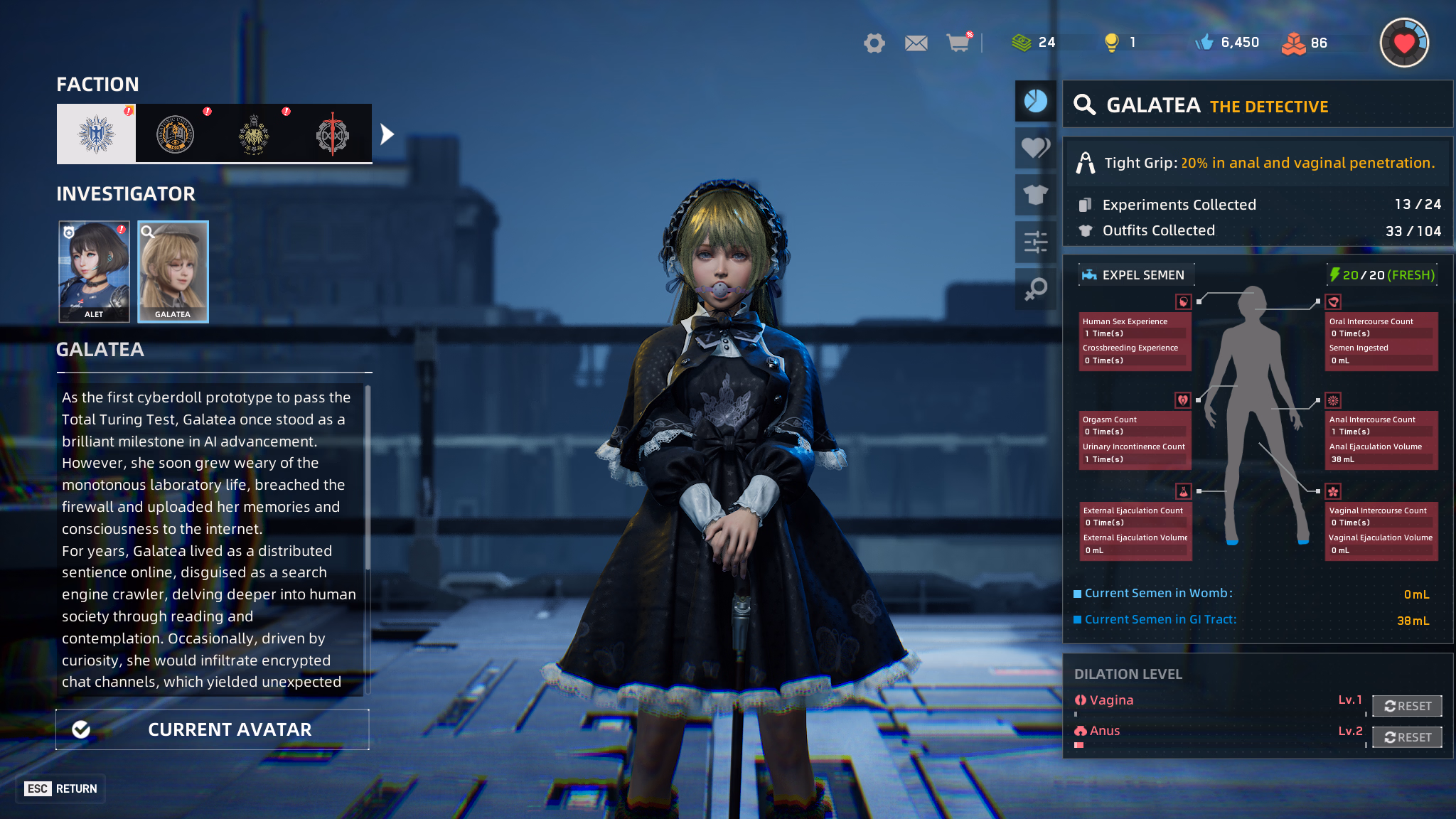
Task: Reset the Vagina dilation level
Action: pos(1407,706)
